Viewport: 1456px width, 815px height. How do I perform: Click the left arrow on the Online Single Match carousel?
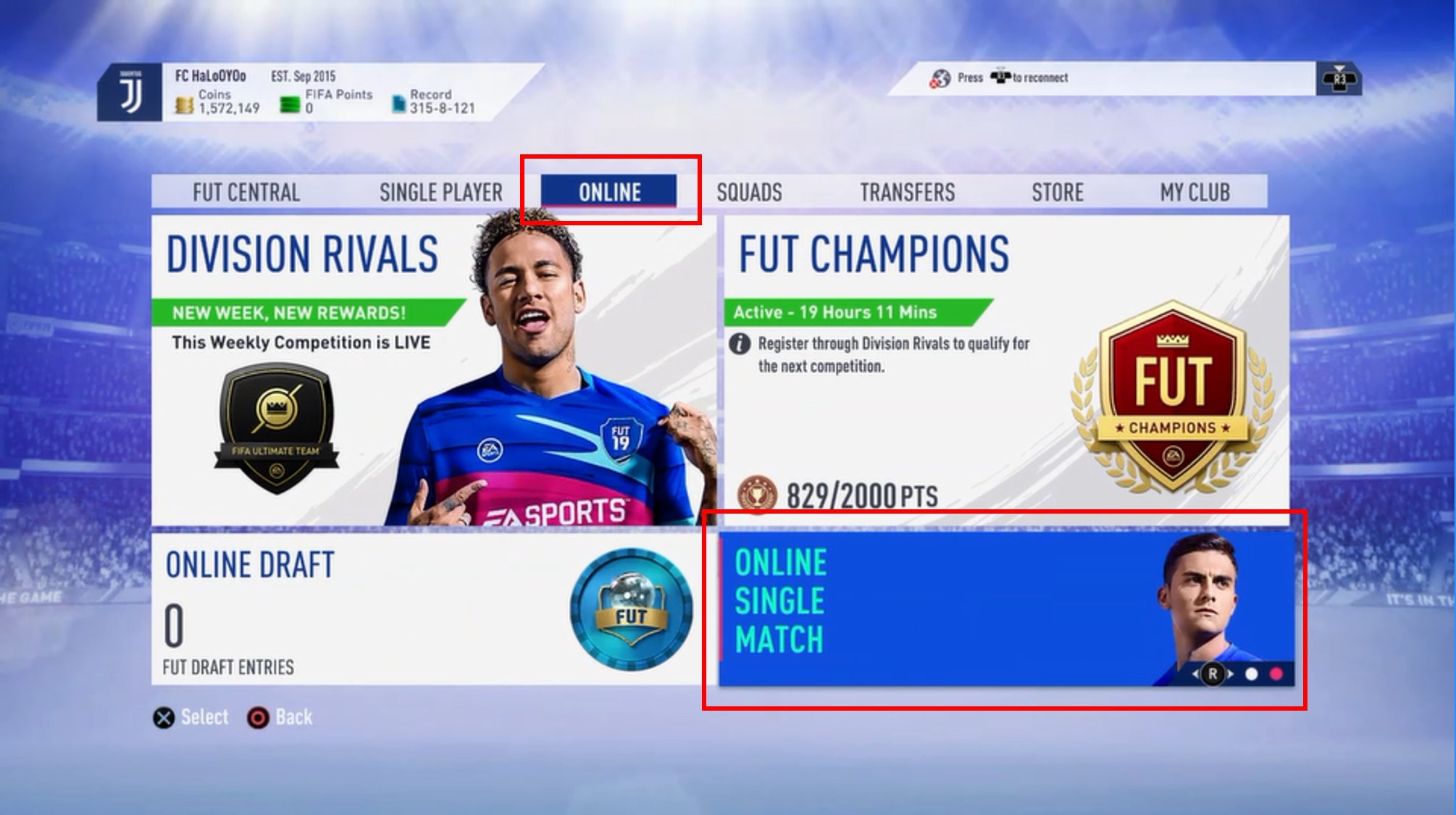(x=1195, y=673)
